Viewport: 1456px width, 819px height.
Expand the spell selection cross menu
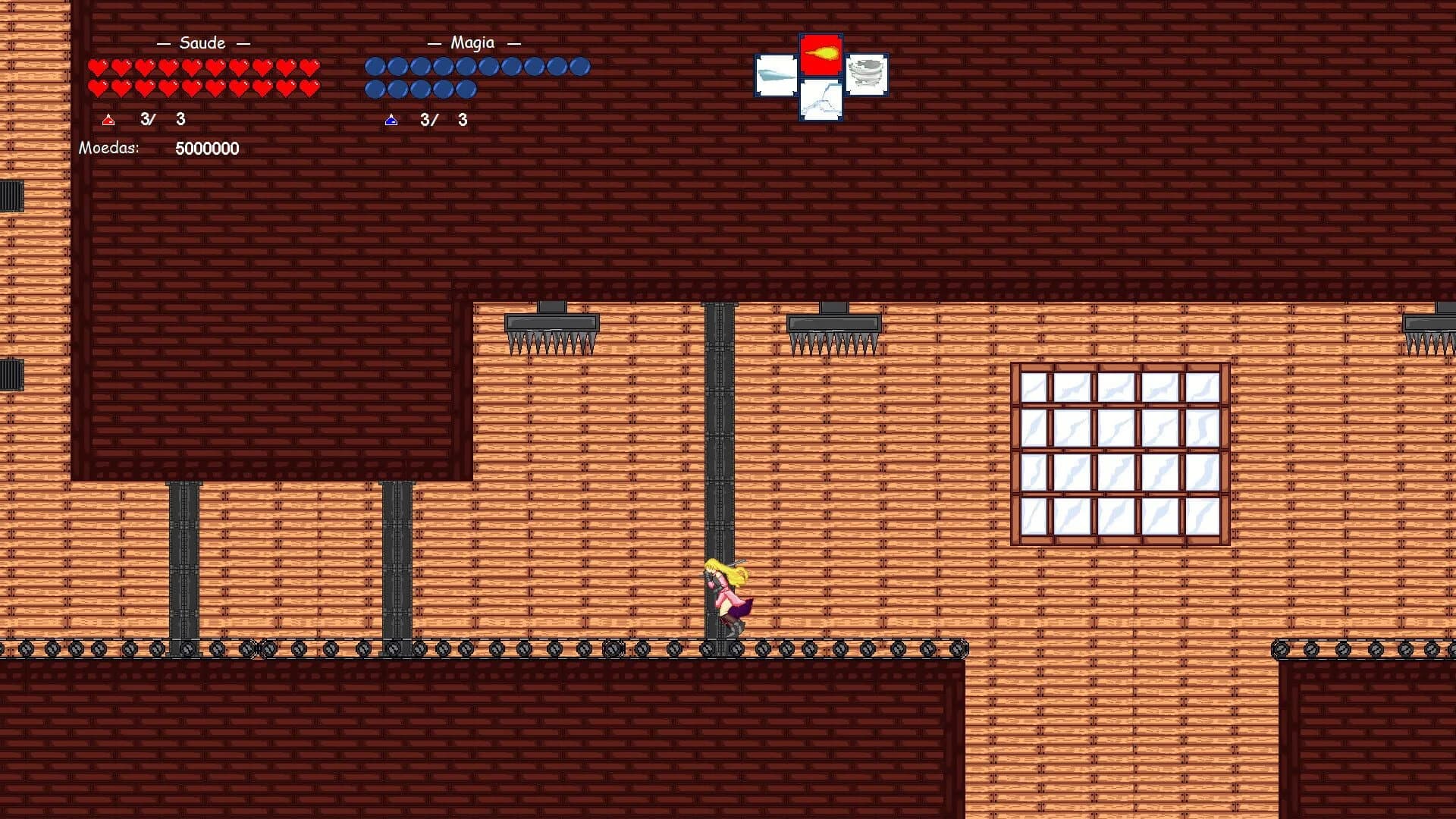pos(820,74)
